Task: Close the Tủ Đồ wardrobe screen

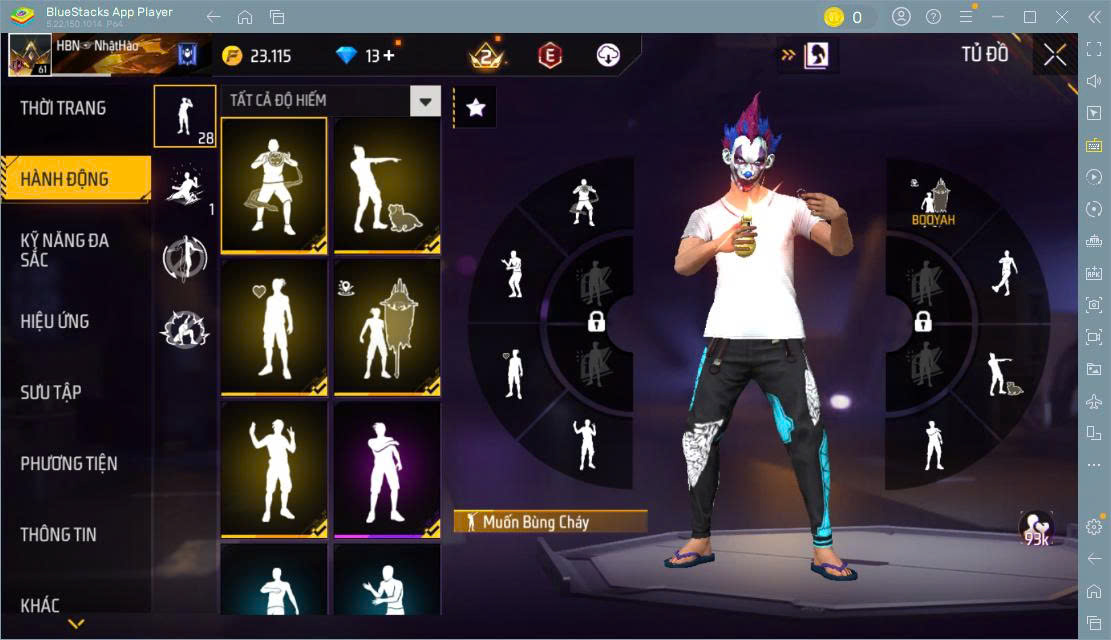Action: click(1055, 55)
